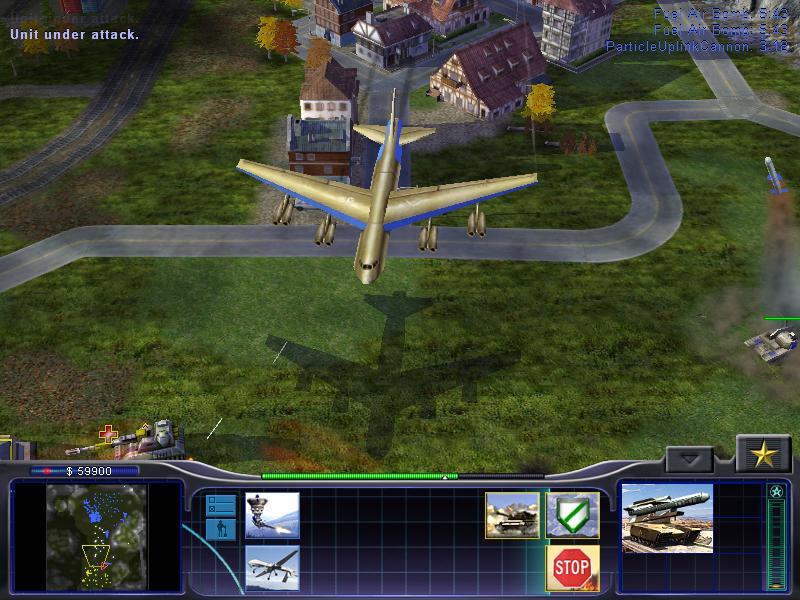Collapse the control bar with the down arrow
800x600 pixels.
pyautogui.click(x=690, y=459)
